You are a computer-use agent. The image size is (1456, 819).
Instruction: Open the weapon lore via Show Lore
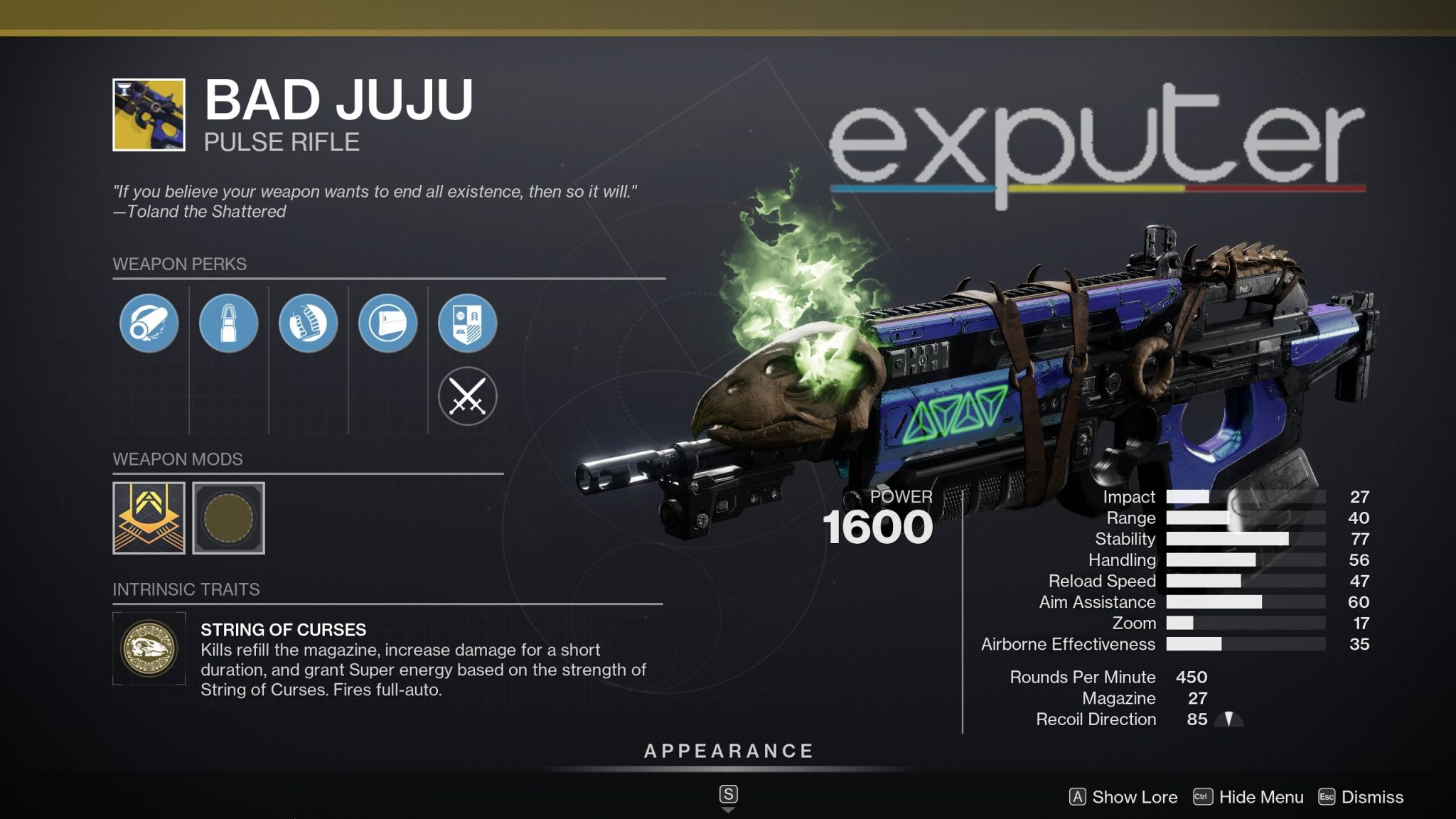pyautogui.click(x=1126, y=797)
